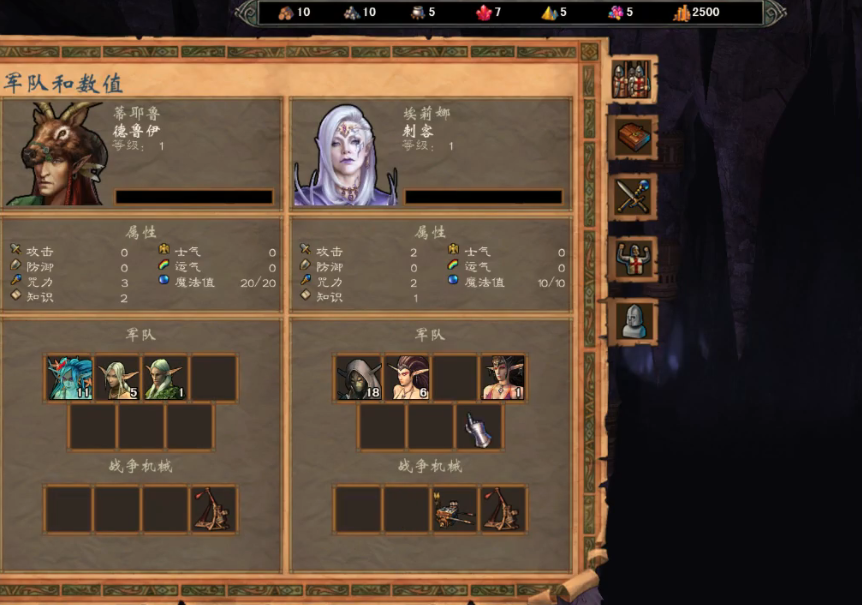
Task: Select the dark elf stack of 6
Action: [407, 378]
